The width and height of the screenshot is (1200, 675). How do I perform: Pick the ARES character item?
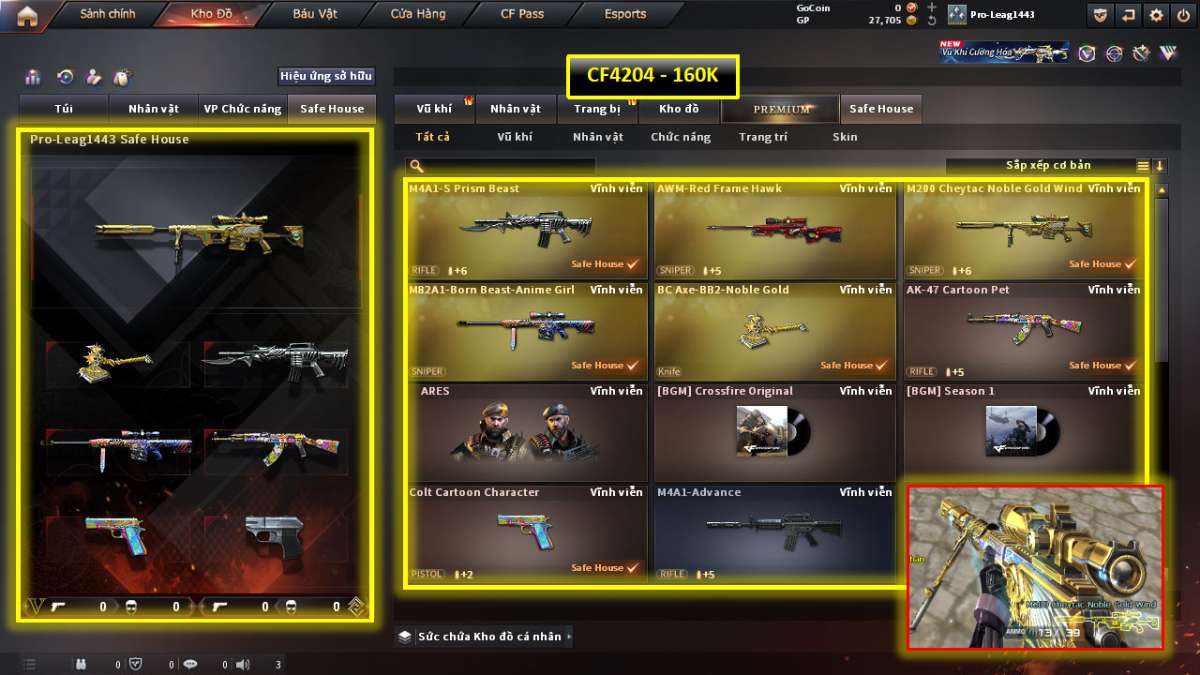(527, 432)
